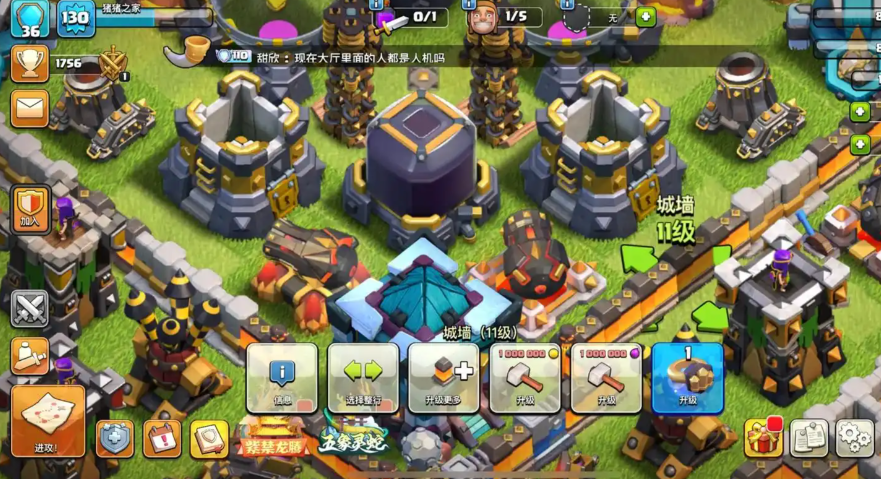Open the red gift box icon
Viewport: 881px width, 479px height.
[763, 437]
